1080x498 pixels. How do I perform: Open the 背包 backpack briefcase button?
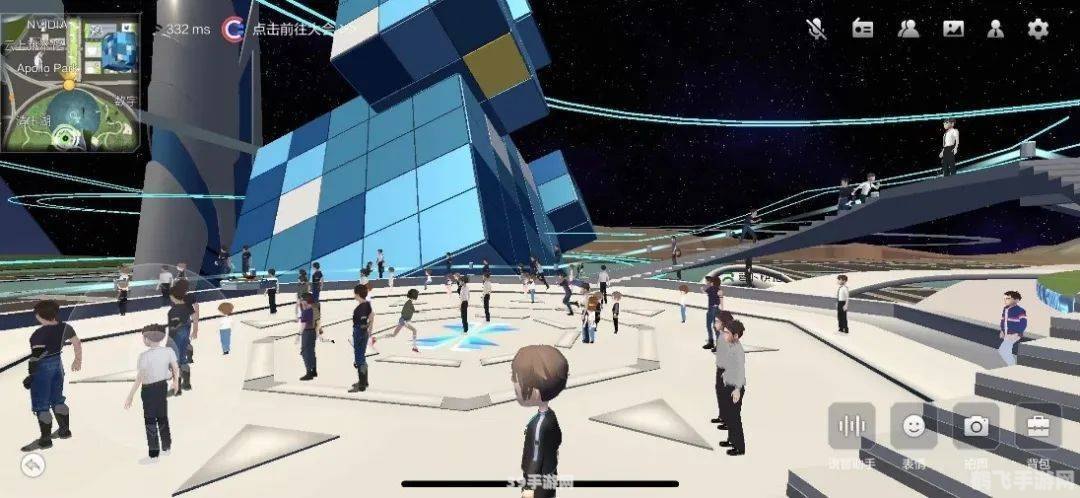click(1038, 426)
